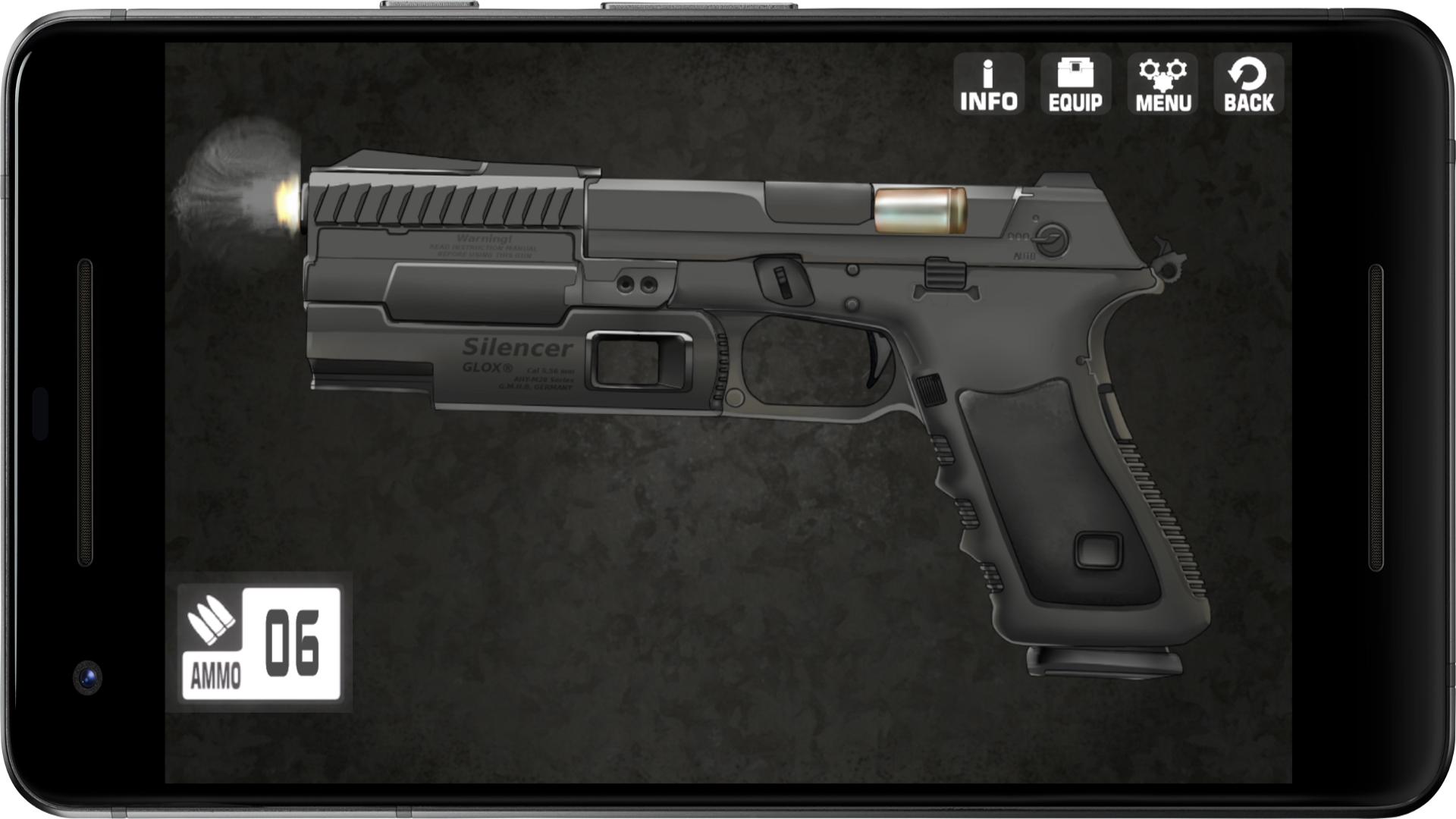This screenshot has height=819, width=1456.
Task: Select the EQUIP toolbox icon
Action: tap(1075, 82)
